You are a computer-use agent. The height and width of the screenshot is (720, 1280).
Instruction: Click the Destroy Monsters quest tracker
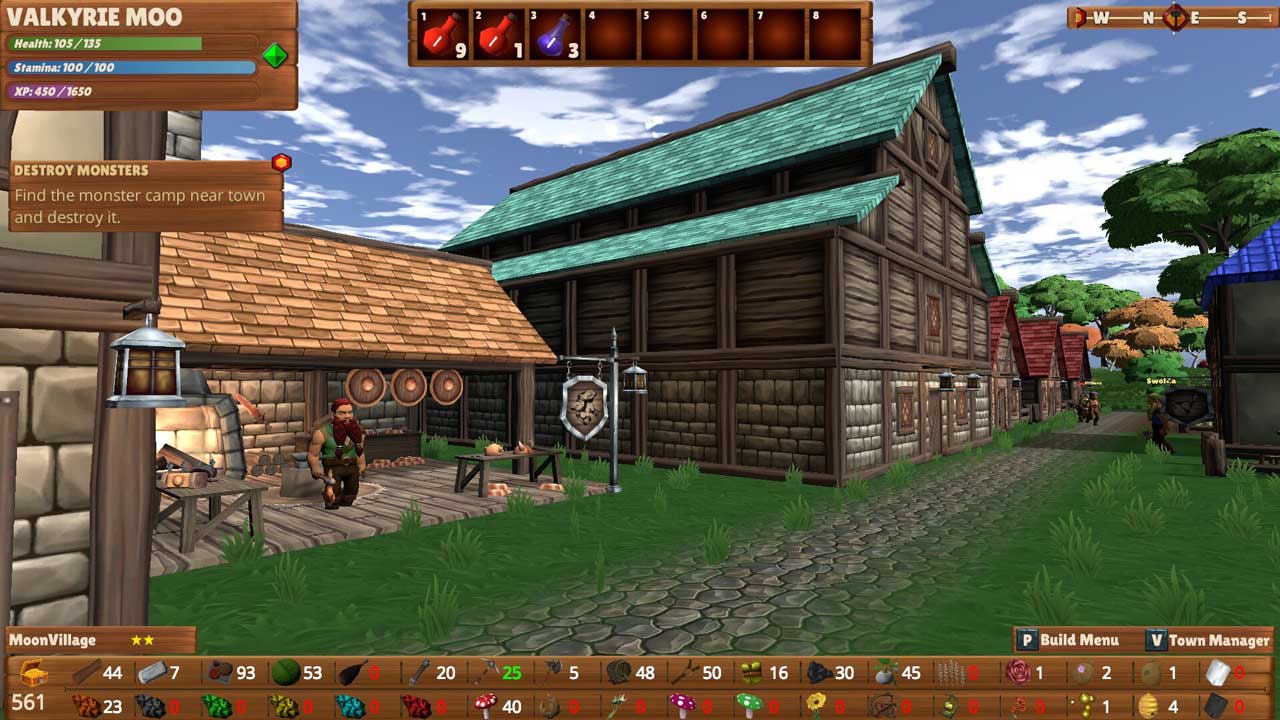140,195
